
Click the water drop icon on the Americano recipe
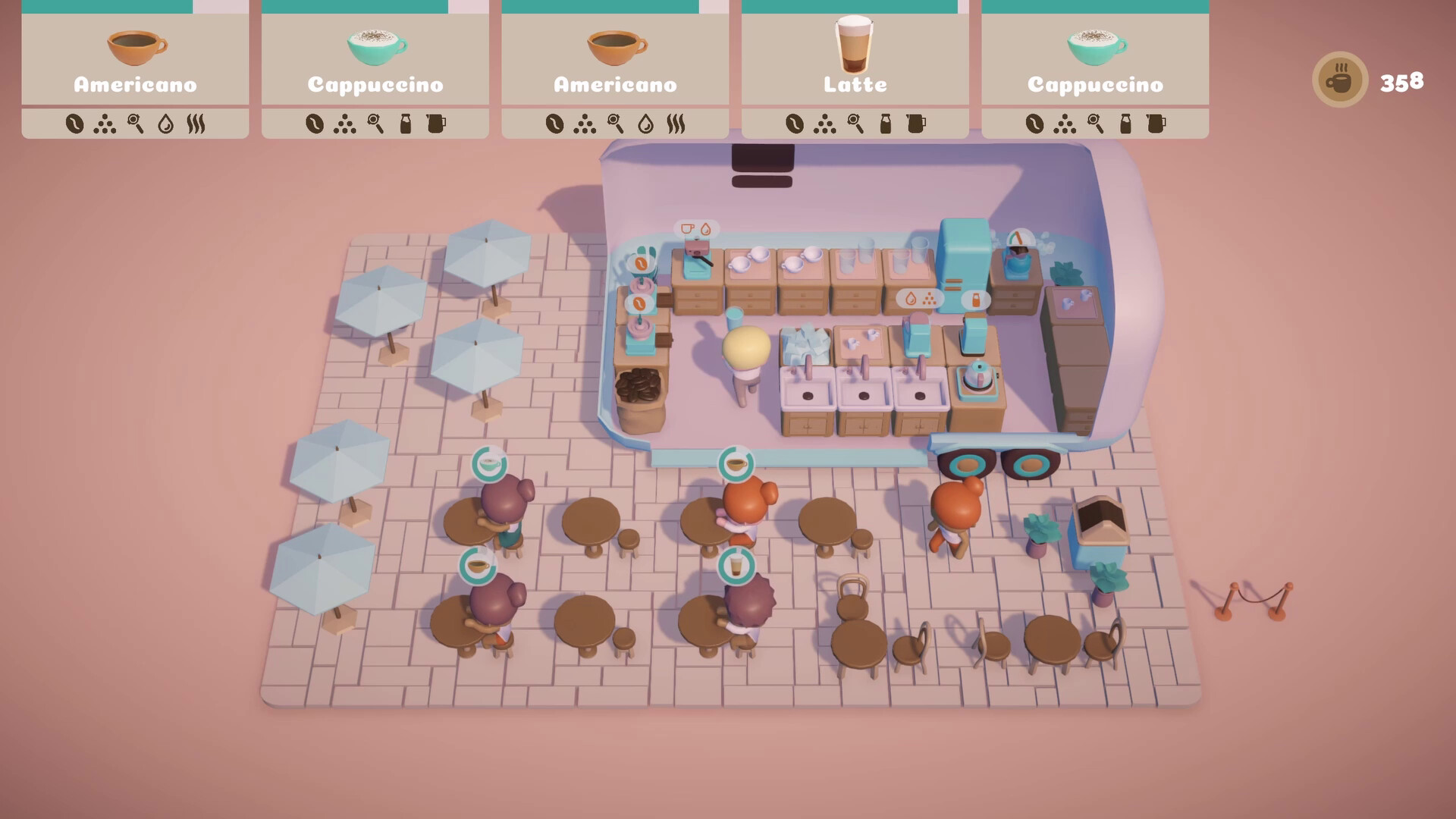(166, 124)
